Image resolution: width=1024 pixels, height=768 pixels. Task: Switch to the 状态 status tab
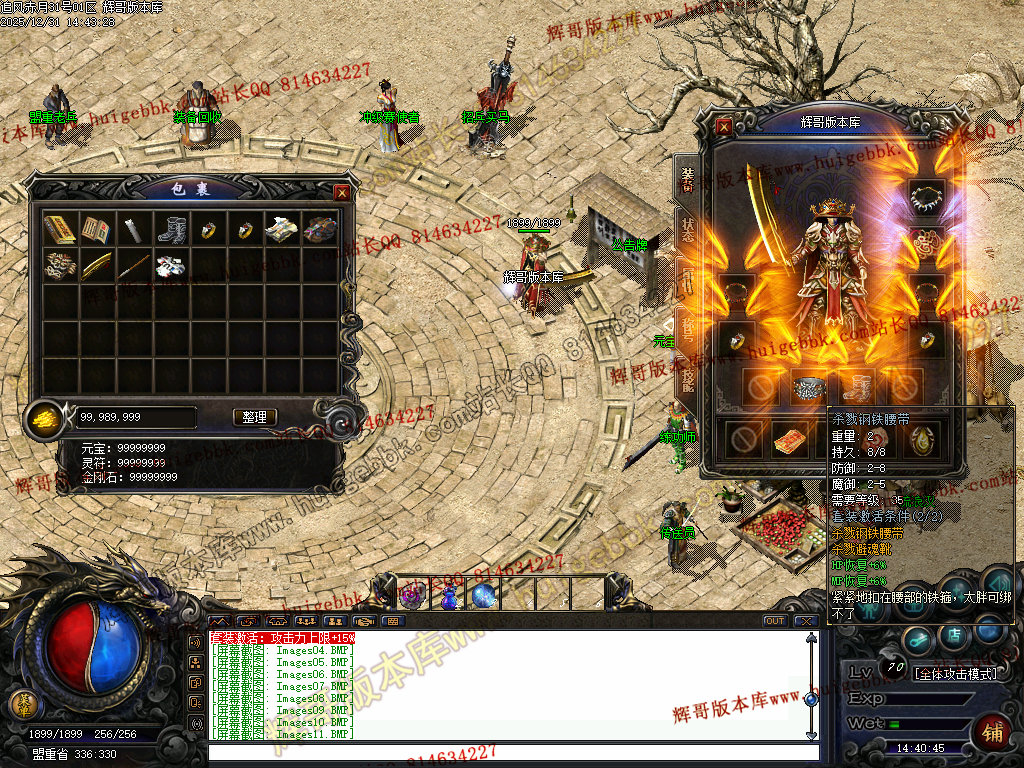click(x=688, y=228)
